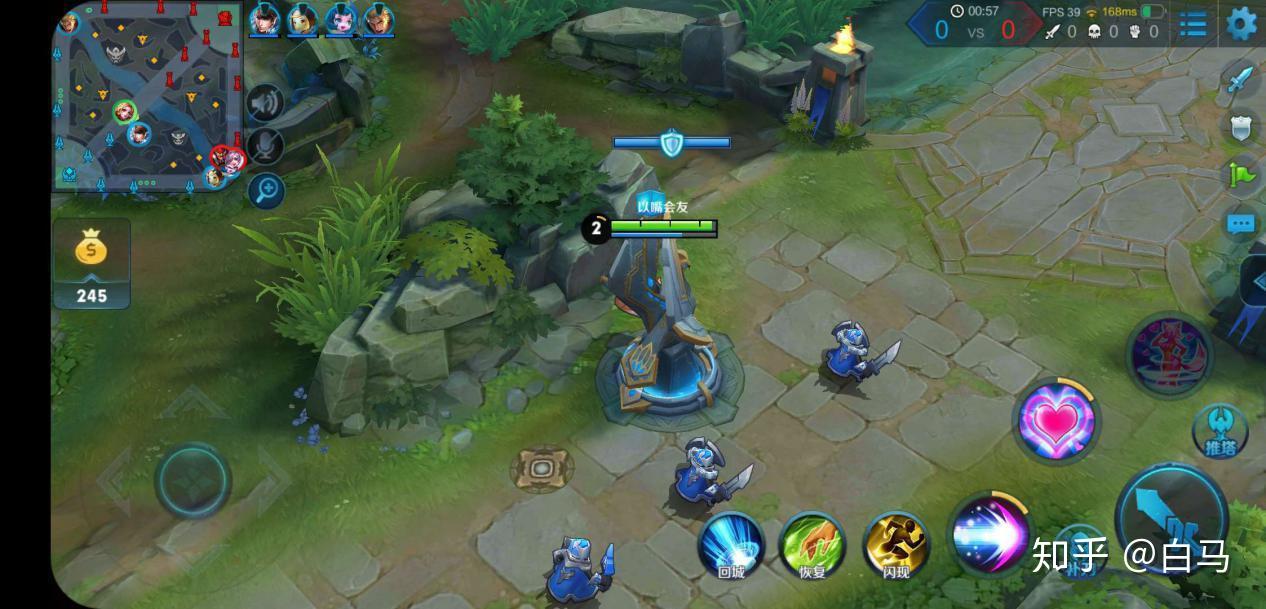The width and height of the screenshot is (1266, 609).
Task: Select the 推塔 tower attack button
Action: 1219,431
